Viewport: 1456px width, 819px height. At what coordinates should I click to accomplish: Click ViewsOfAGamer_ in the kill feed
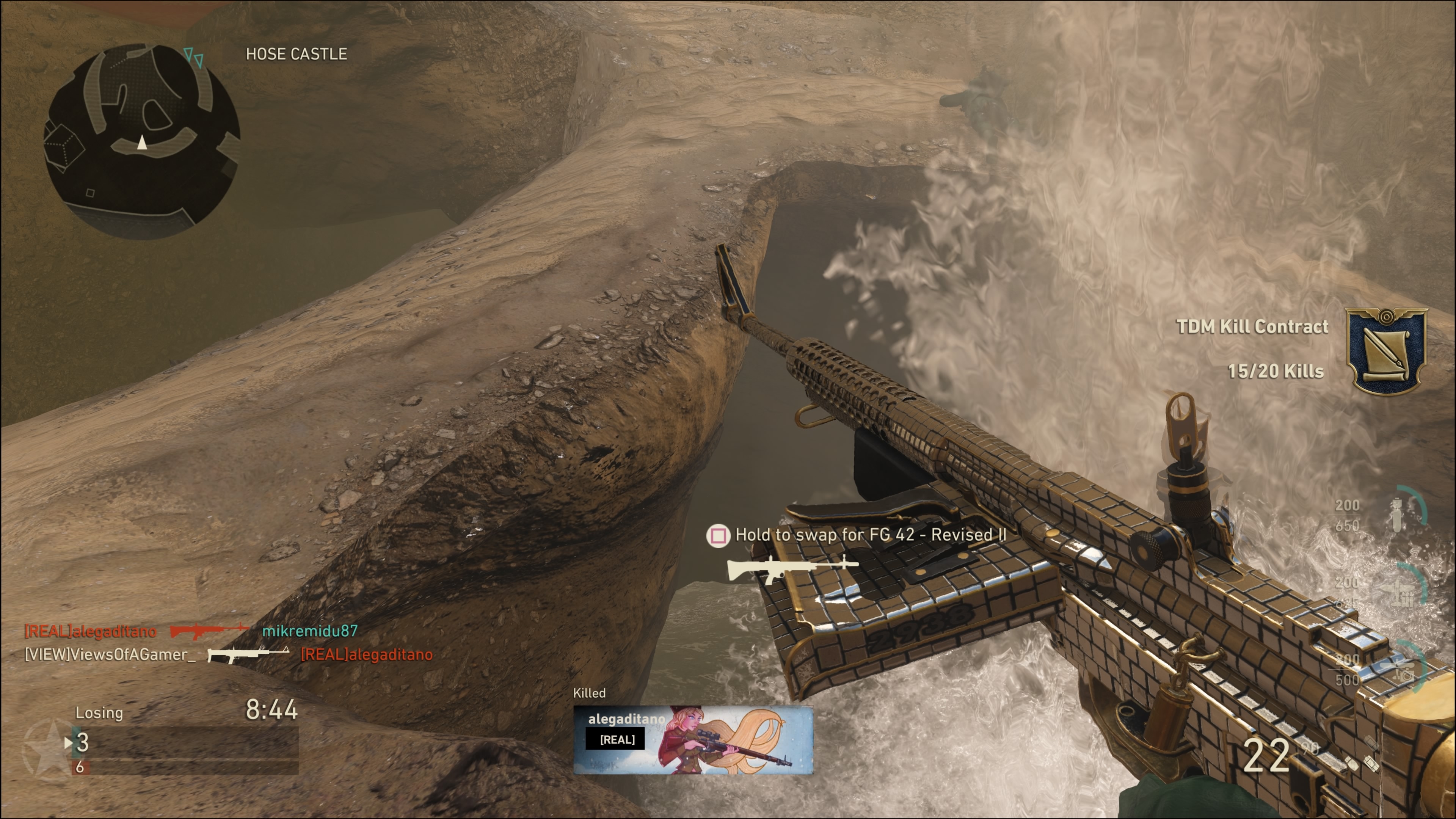[x=110, y=654]
